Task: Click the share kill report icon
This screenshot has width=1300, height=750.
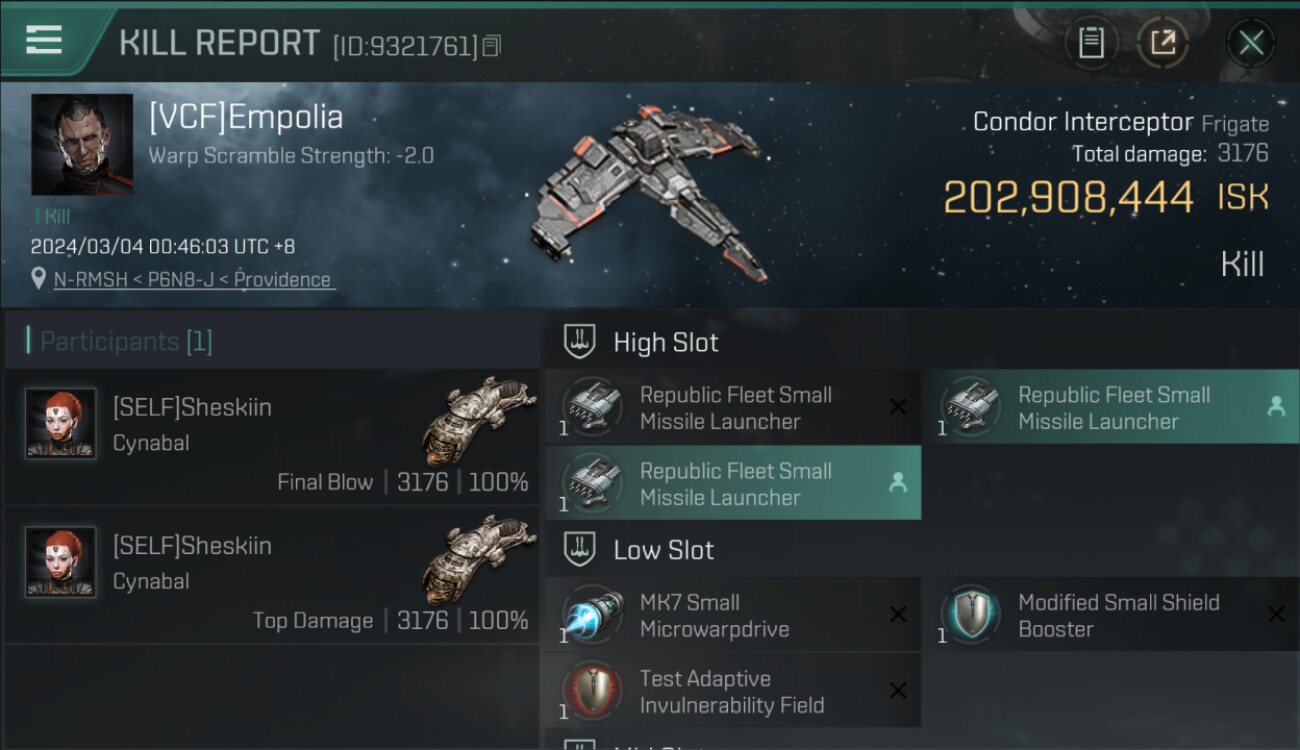Action: tap(1162, 43)
